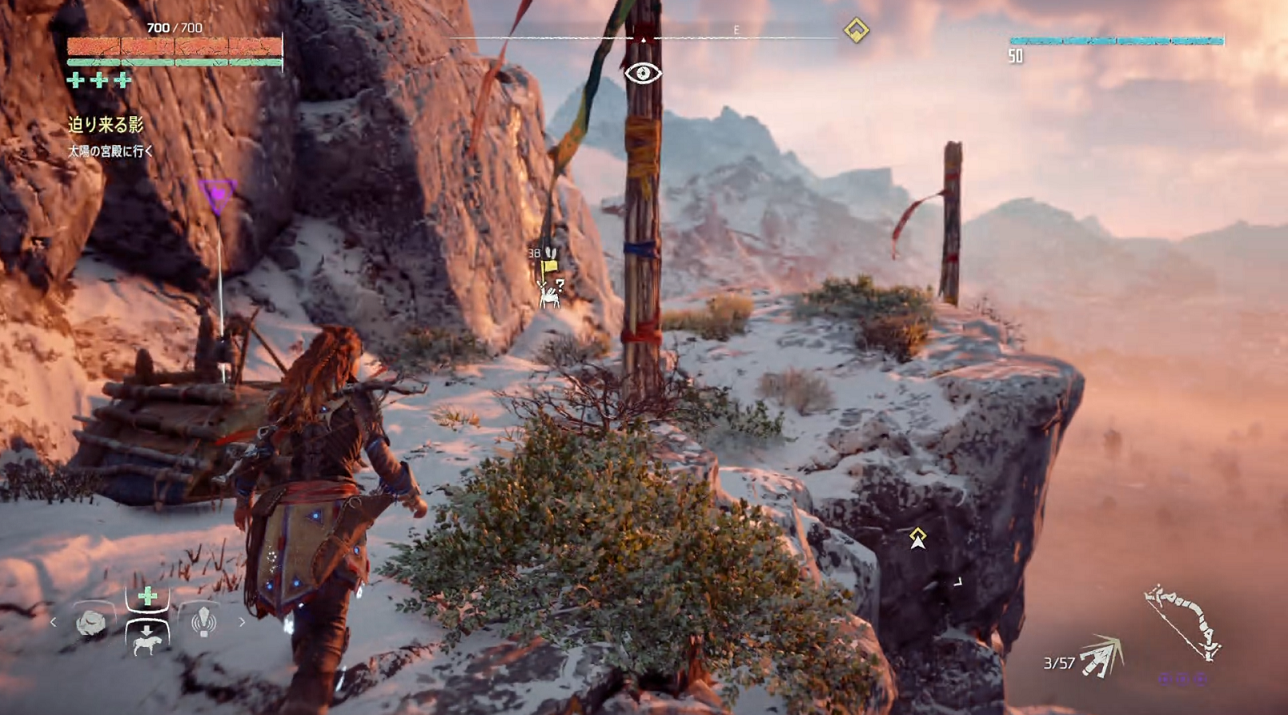Cycle quick slots with the left arrow
Image resolution: width=1288 pixels, height=715 pixels.
(54, 622)
